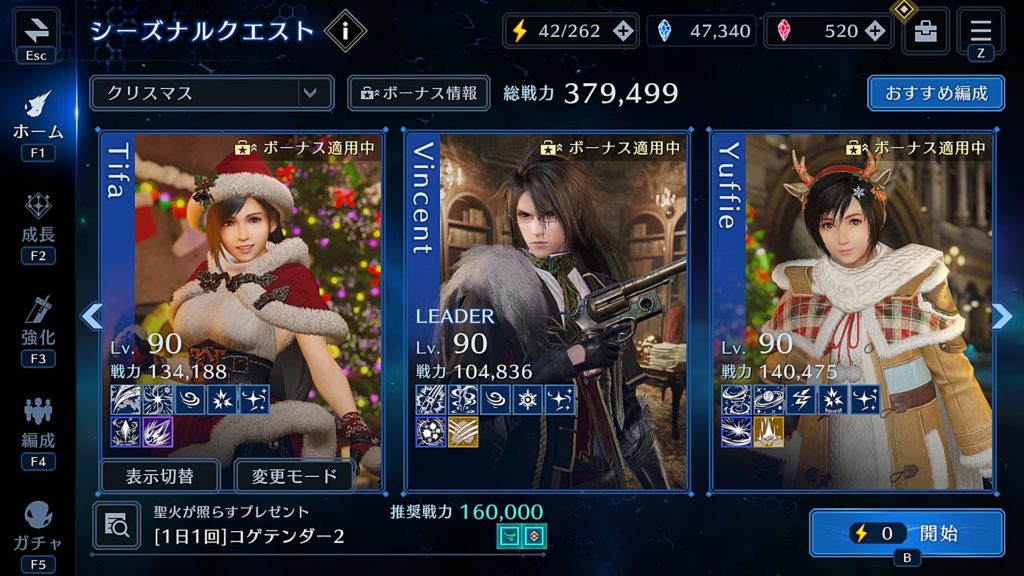
Task: Add red crystals with the plus button
Action: tap(875, 31)
